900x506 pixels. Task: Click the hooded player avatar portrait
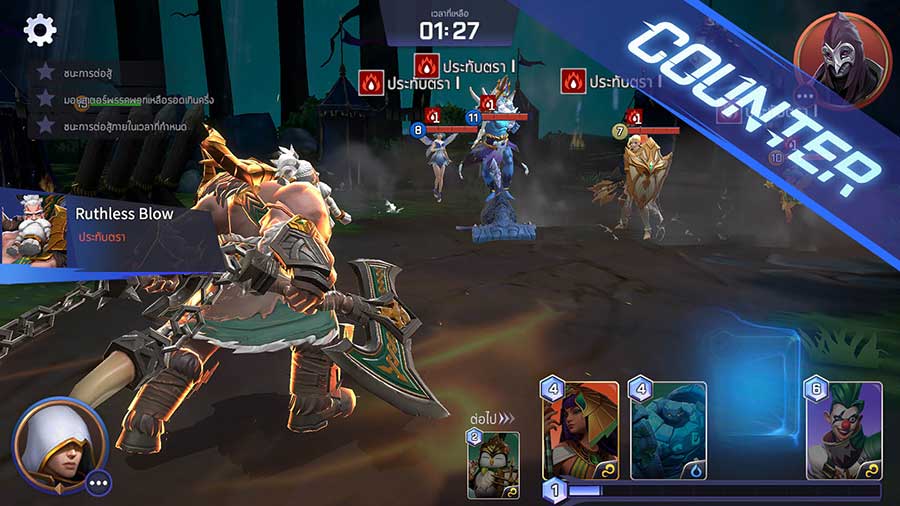(58, 444)
